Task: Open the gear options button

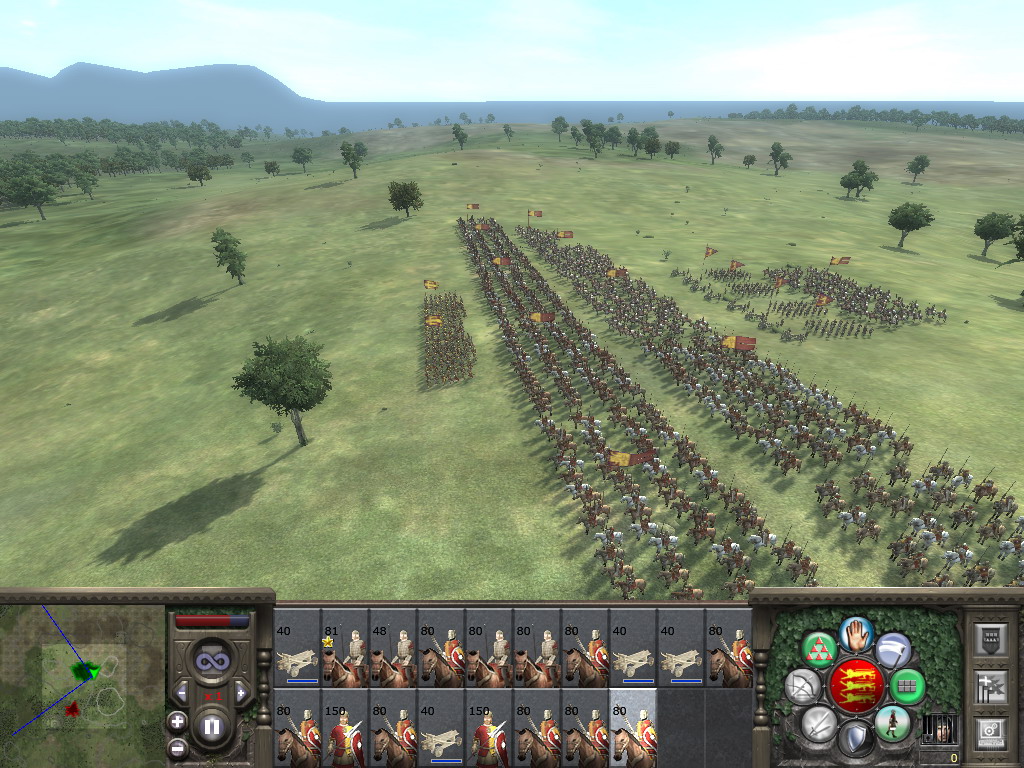Action: 991,733
